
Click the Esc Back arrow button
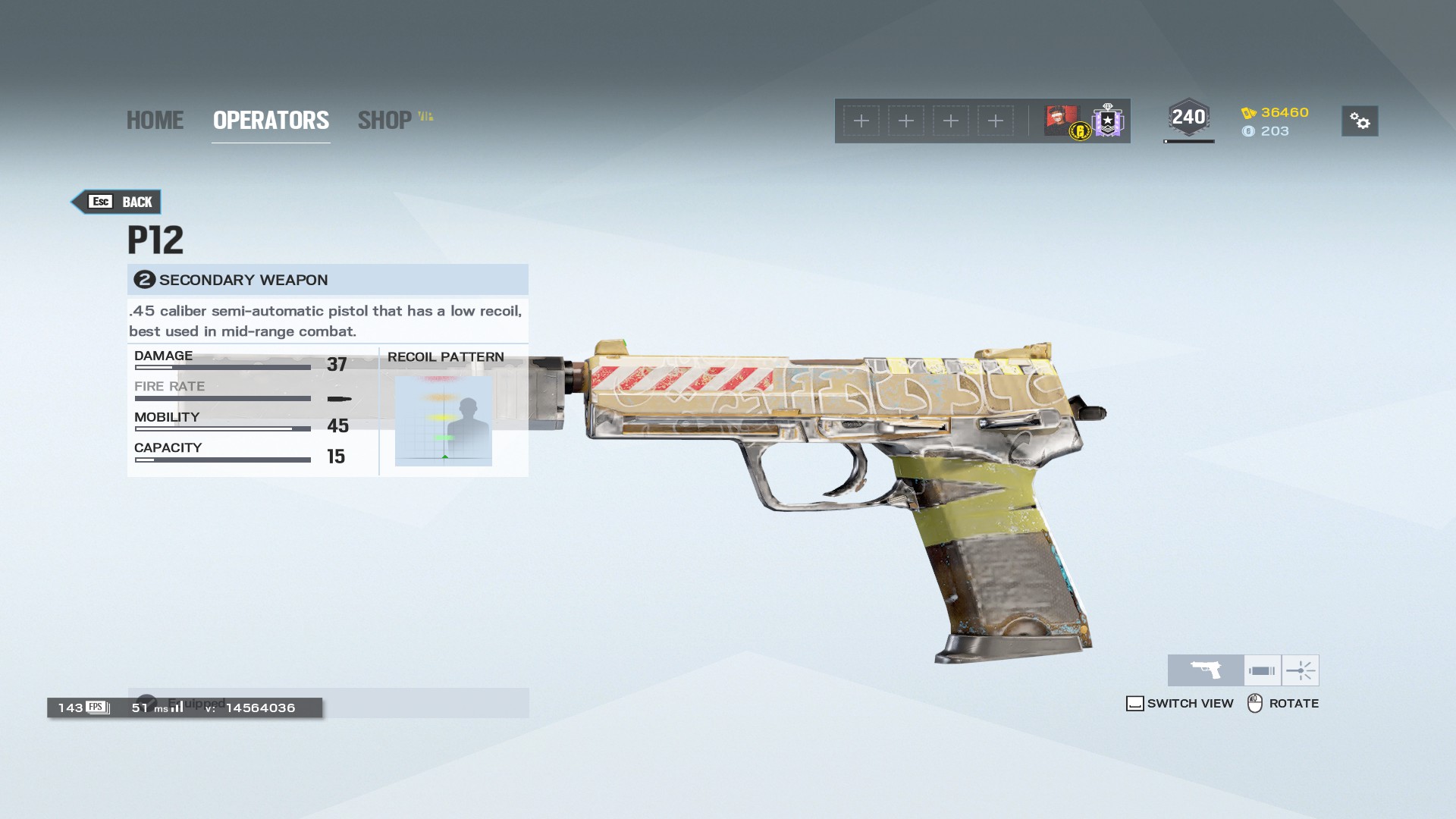(115, 202)
